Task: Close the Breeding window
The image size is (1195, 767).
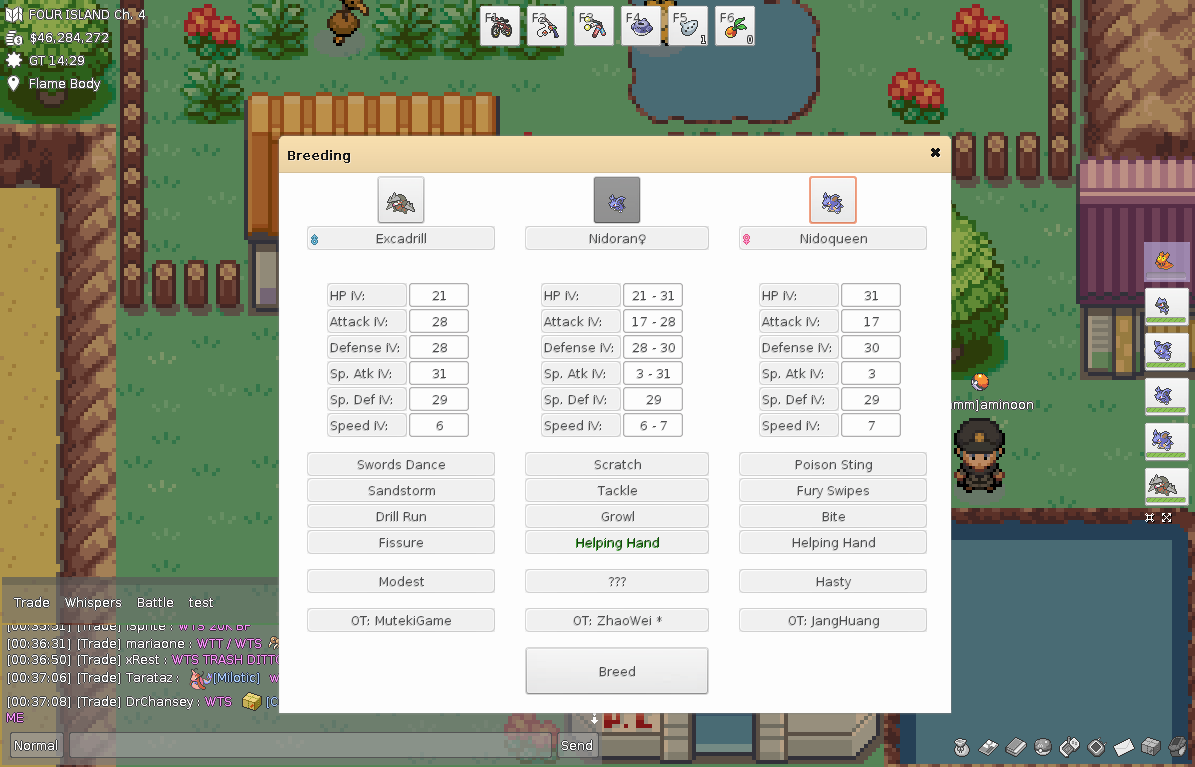Action: tap(935, 153)
